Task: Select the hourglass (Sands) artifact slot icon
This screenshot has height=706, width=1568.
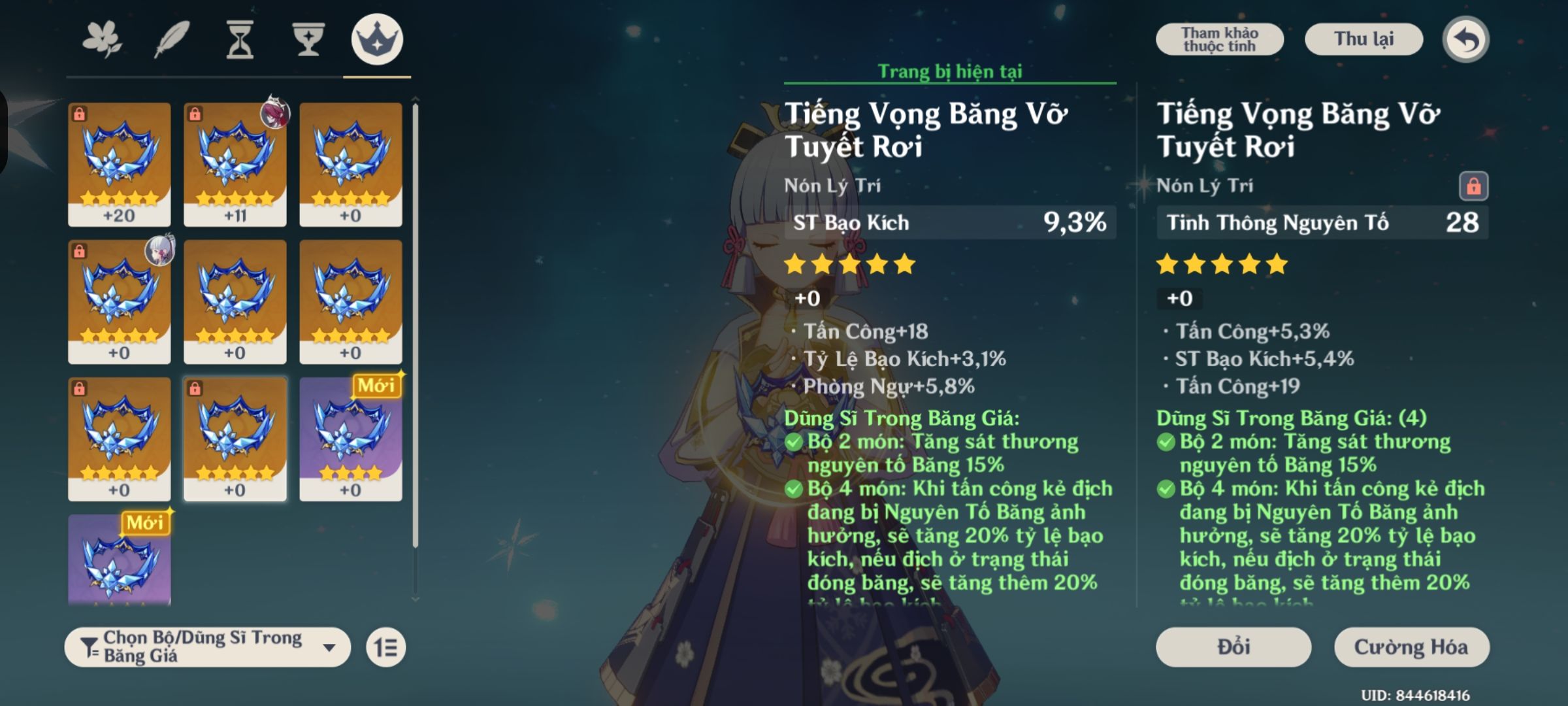Action: pos(240,39)
